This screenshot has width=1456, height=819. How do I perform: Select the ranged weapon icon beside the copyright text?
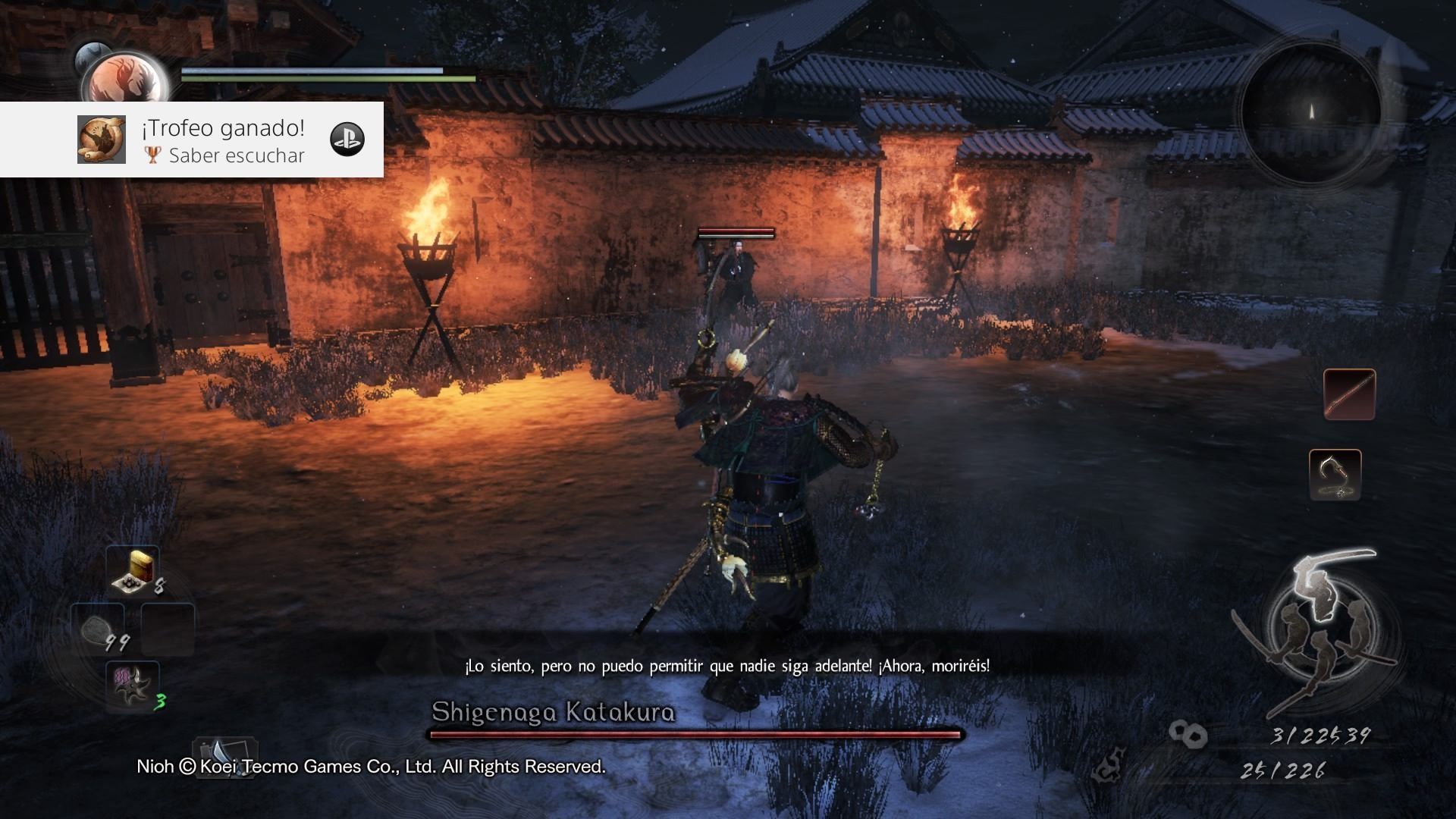tap(225, 755)
